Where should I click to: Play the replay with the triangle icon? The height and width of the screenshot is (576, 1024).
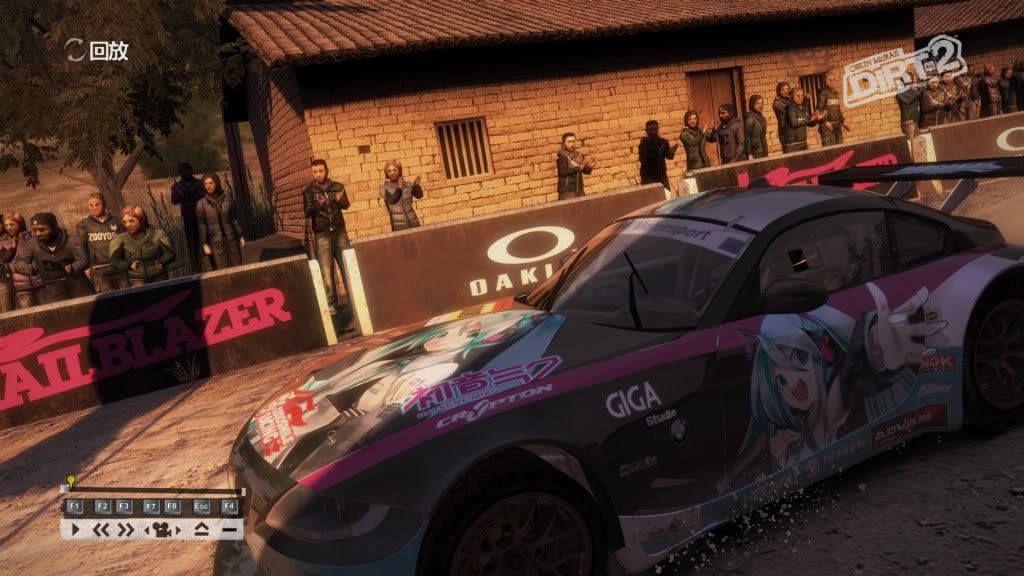(75, 530)
